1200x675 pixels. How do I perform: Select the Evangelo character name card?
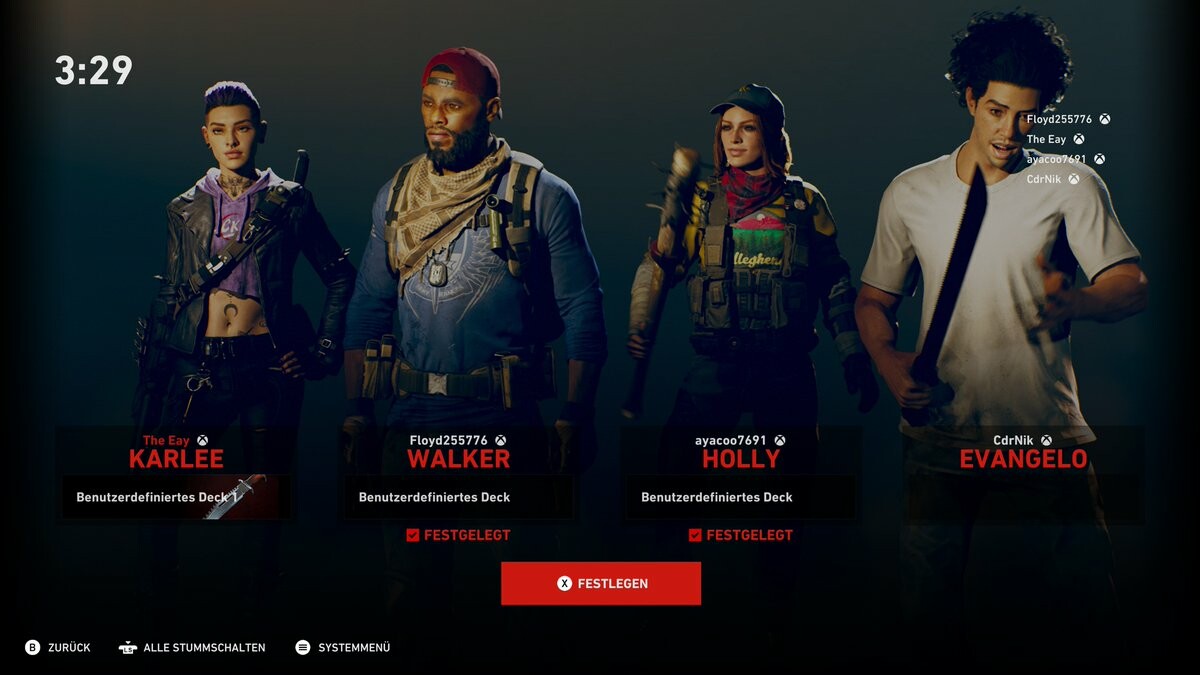pos(1023,459)
